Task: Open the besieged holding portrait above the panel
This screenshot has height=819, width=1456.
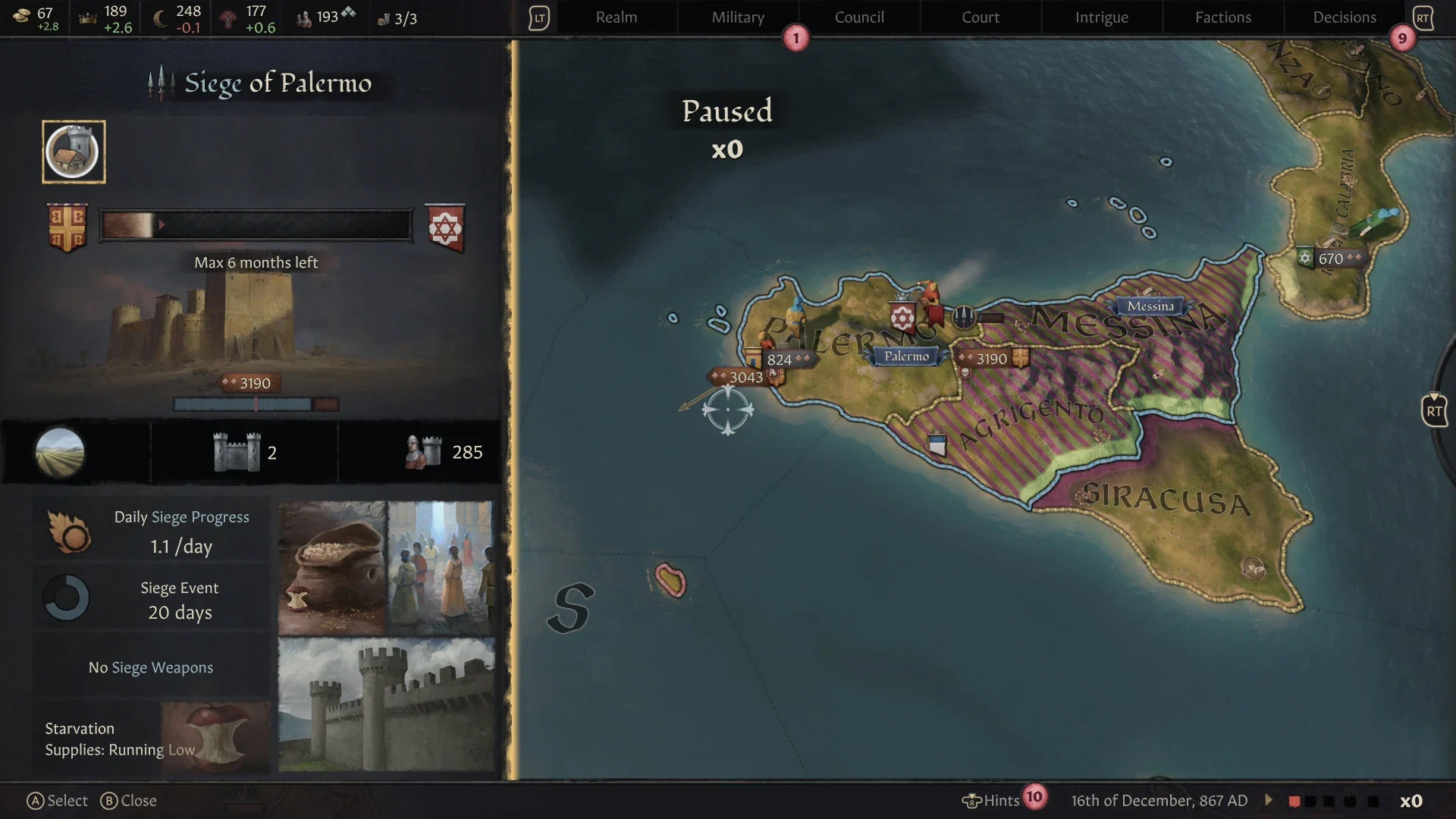Action: [x=73, y=152]
